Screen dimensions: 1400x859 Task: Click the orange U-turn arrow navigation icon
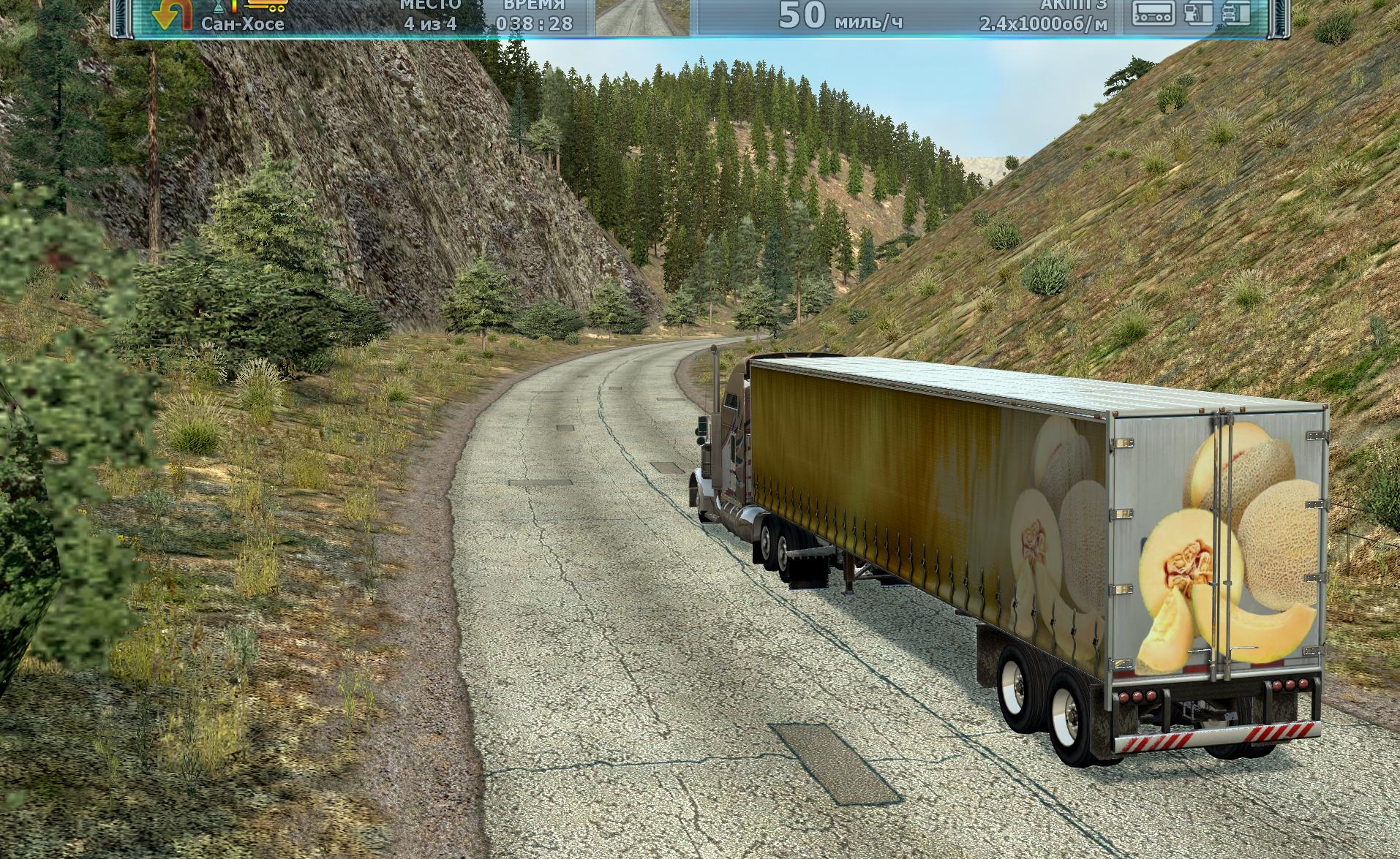tap(170, 15)
